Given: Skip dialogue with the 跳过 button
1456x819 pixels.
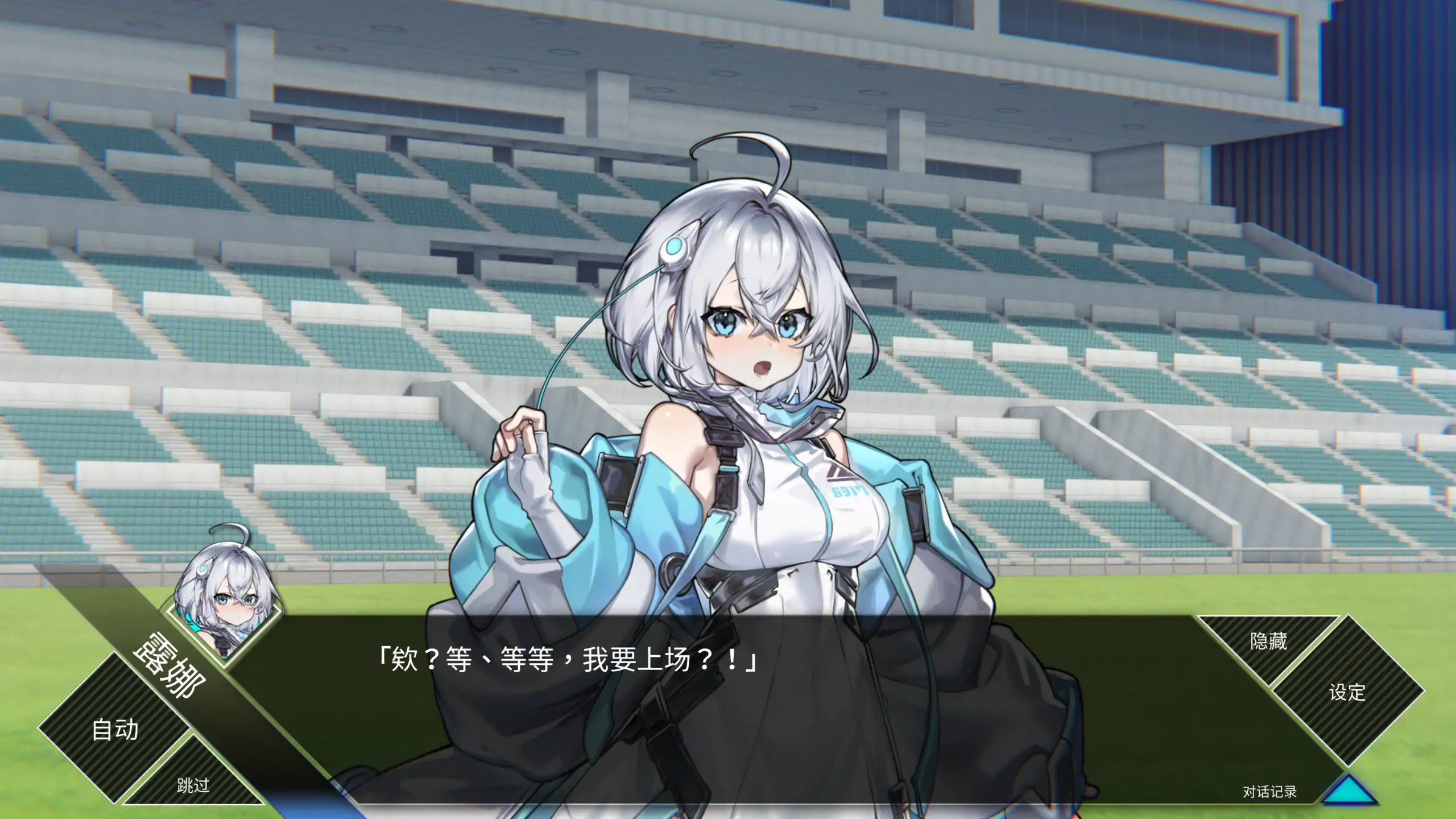Looking at the screenshot, I should click(x=193, y=786).
